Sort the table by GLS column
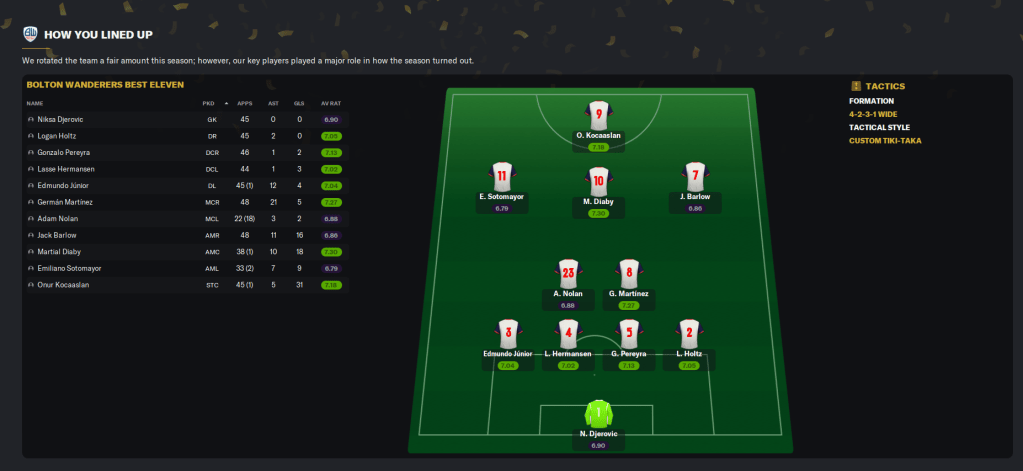 pos(299,103)
